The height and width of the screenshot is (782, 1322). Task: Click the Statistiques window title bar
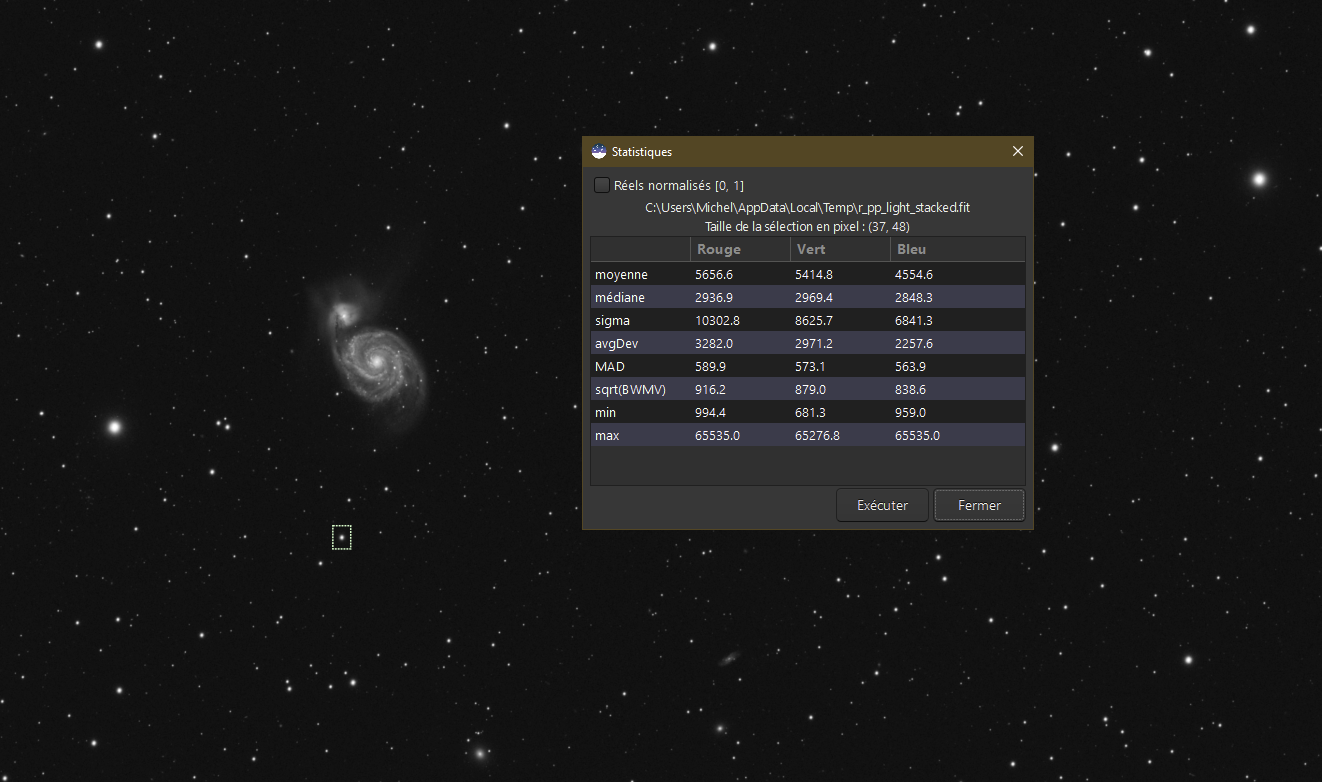click(800, 151)
